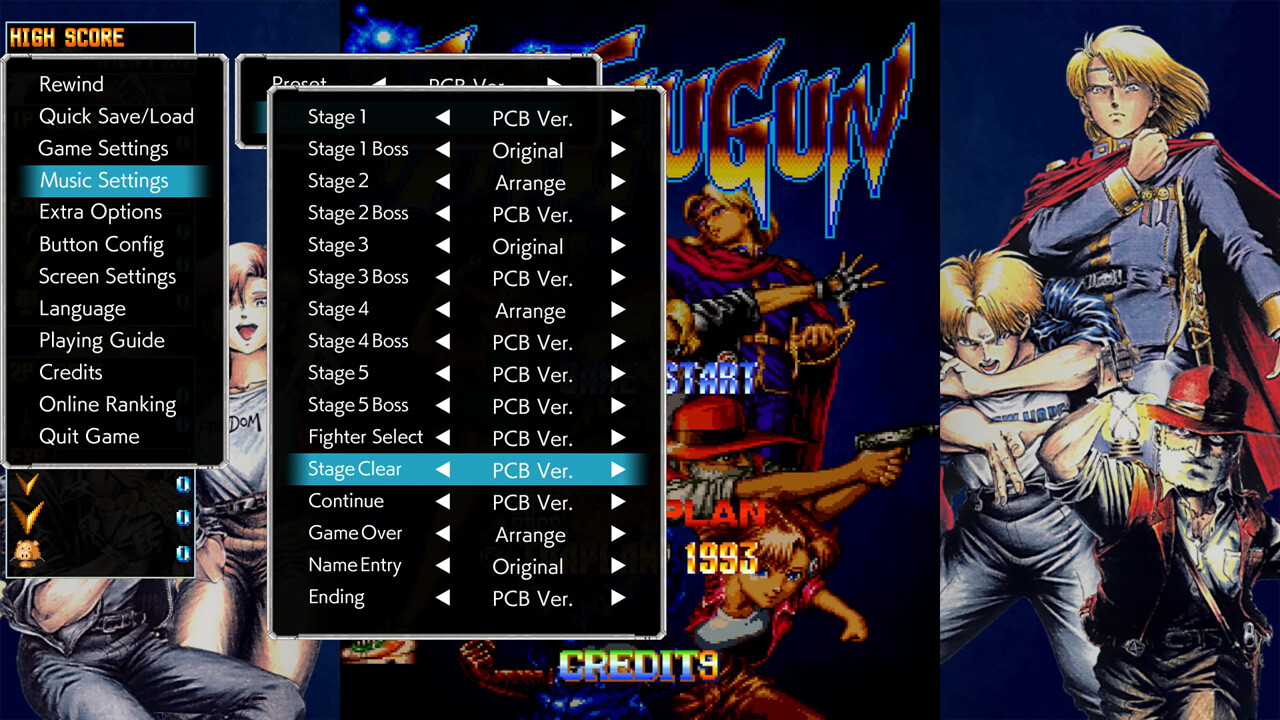This screenshot has width=1280, height=720.
Task: Click right arrow for Ending PCB Ver.
Action: point(618,598)
